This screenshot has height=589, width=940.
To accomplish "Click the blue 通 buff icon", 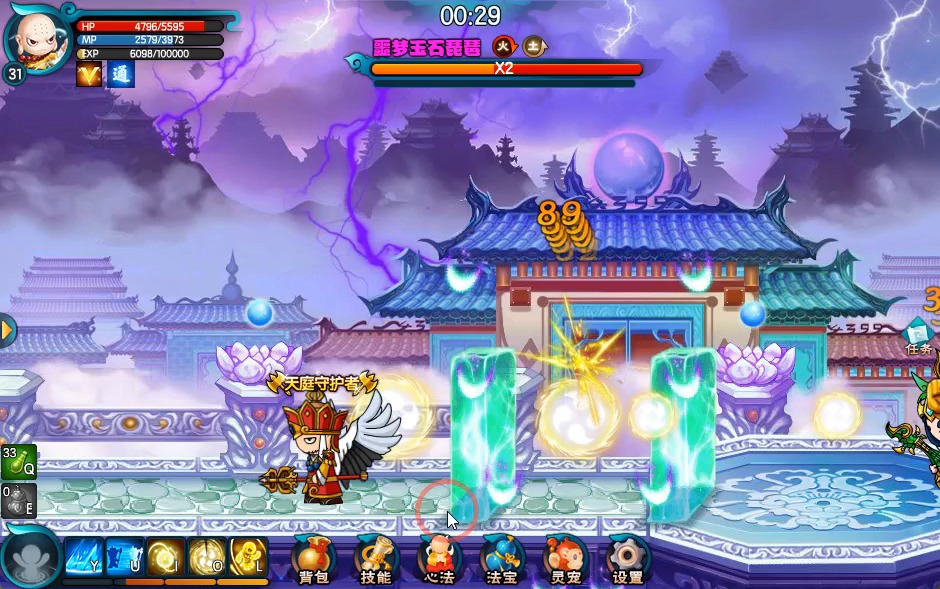I will (121, 74).
